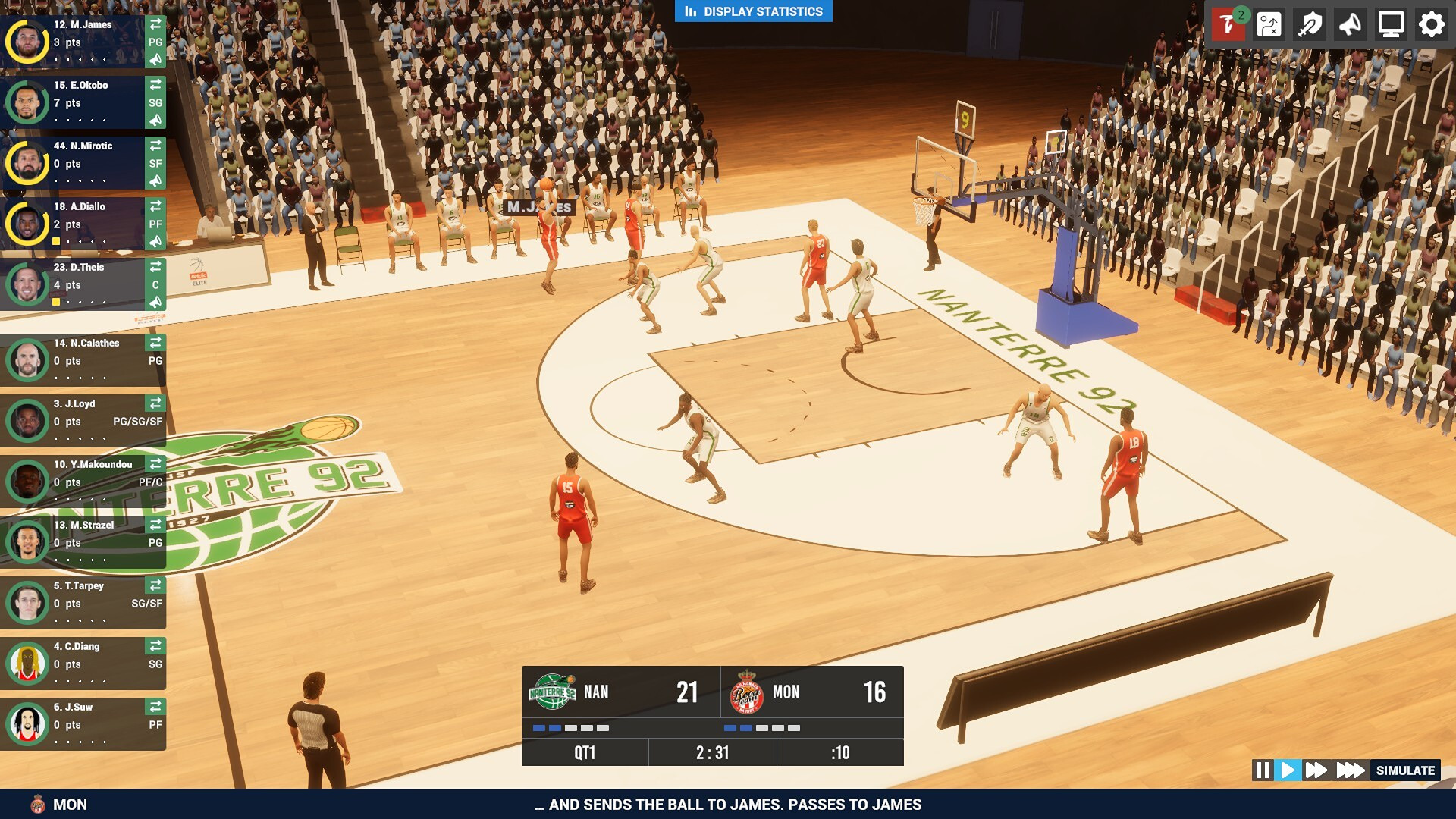Open the megaphone coaching instructions icon
The image size is (1456, 819).
click(1351, 25)
